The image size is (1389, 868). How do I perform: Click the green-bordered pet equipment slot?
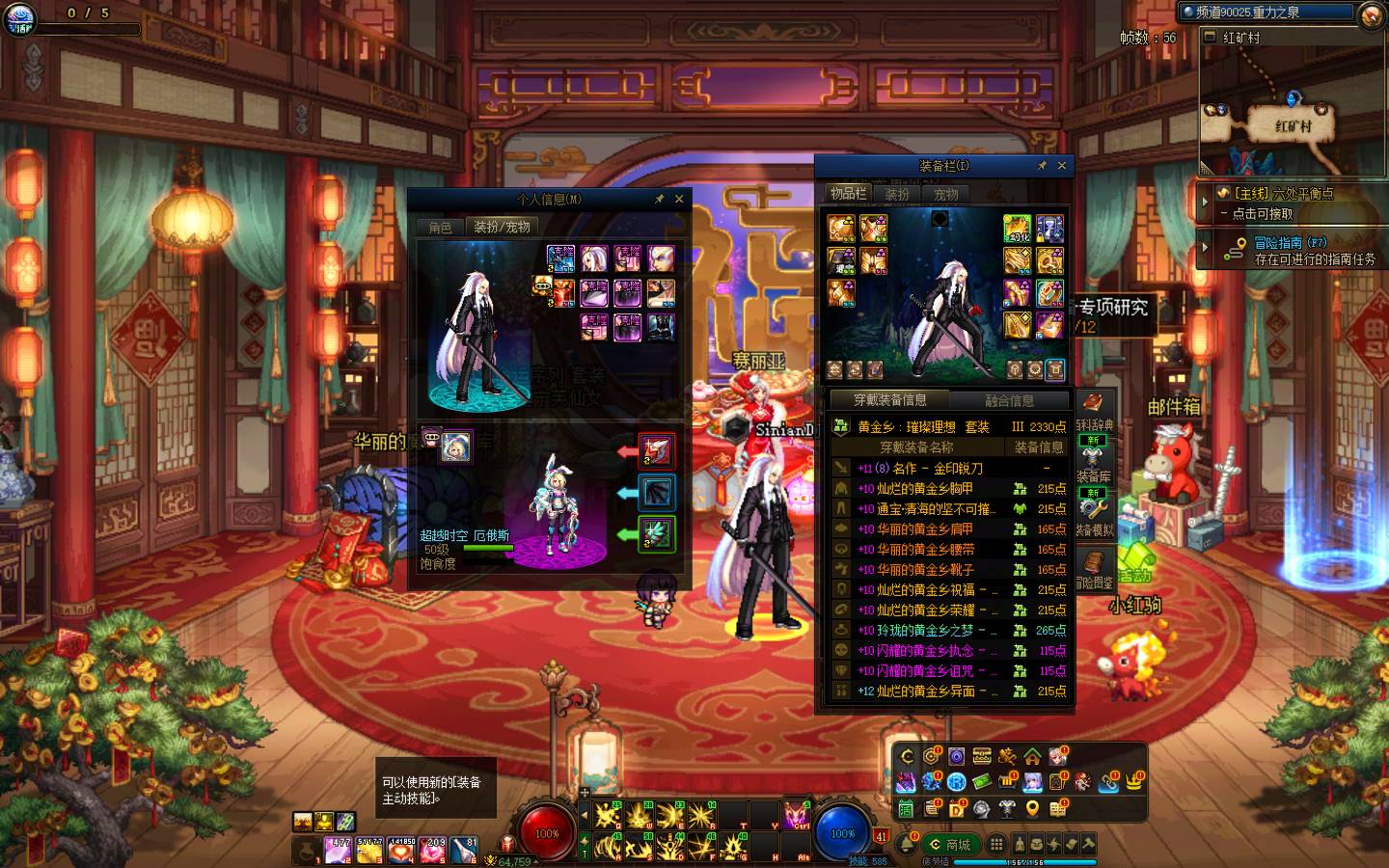point(657,533)
